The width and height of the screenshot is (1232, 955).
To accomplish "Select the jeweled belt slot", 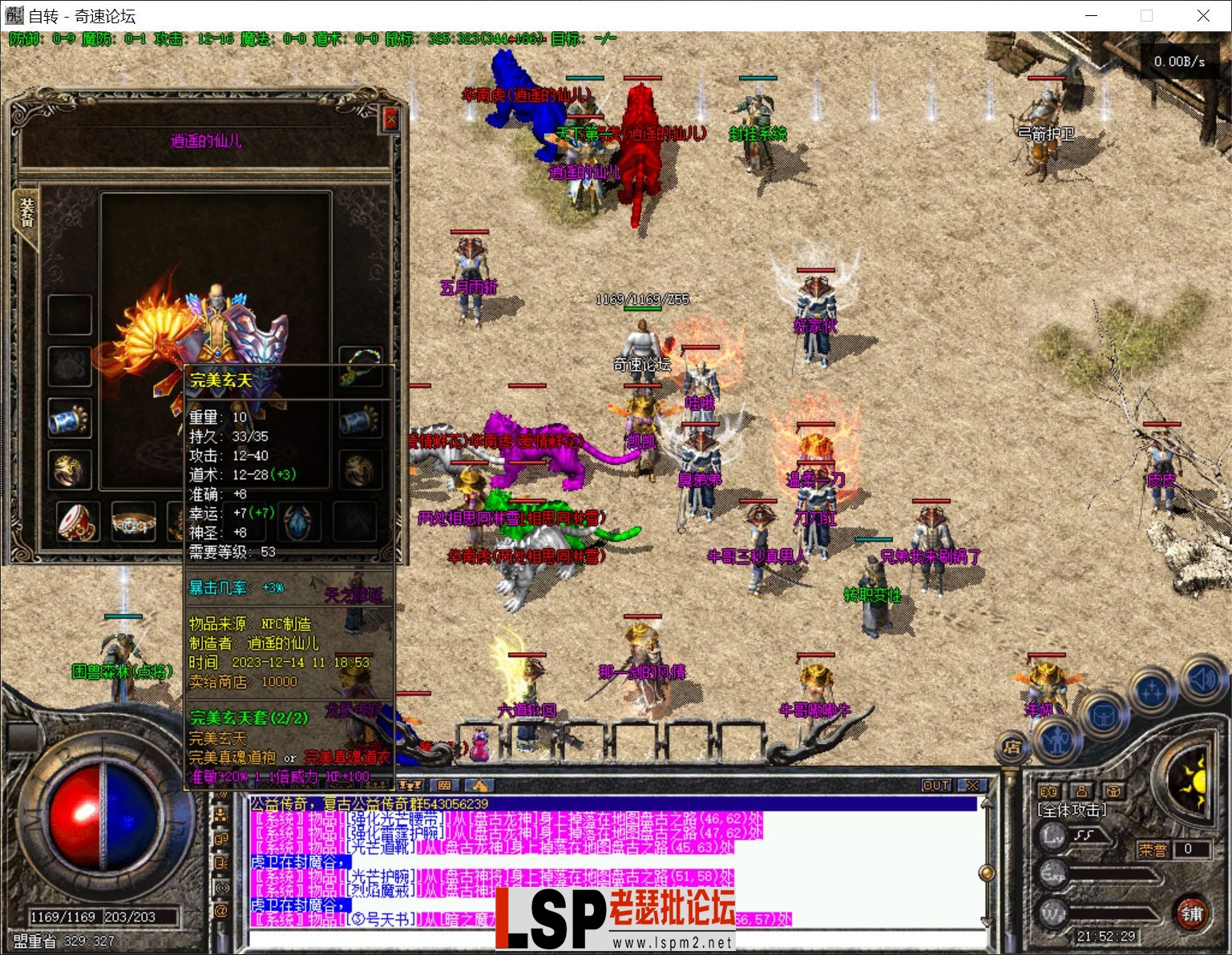I will (x=132, y=522).
